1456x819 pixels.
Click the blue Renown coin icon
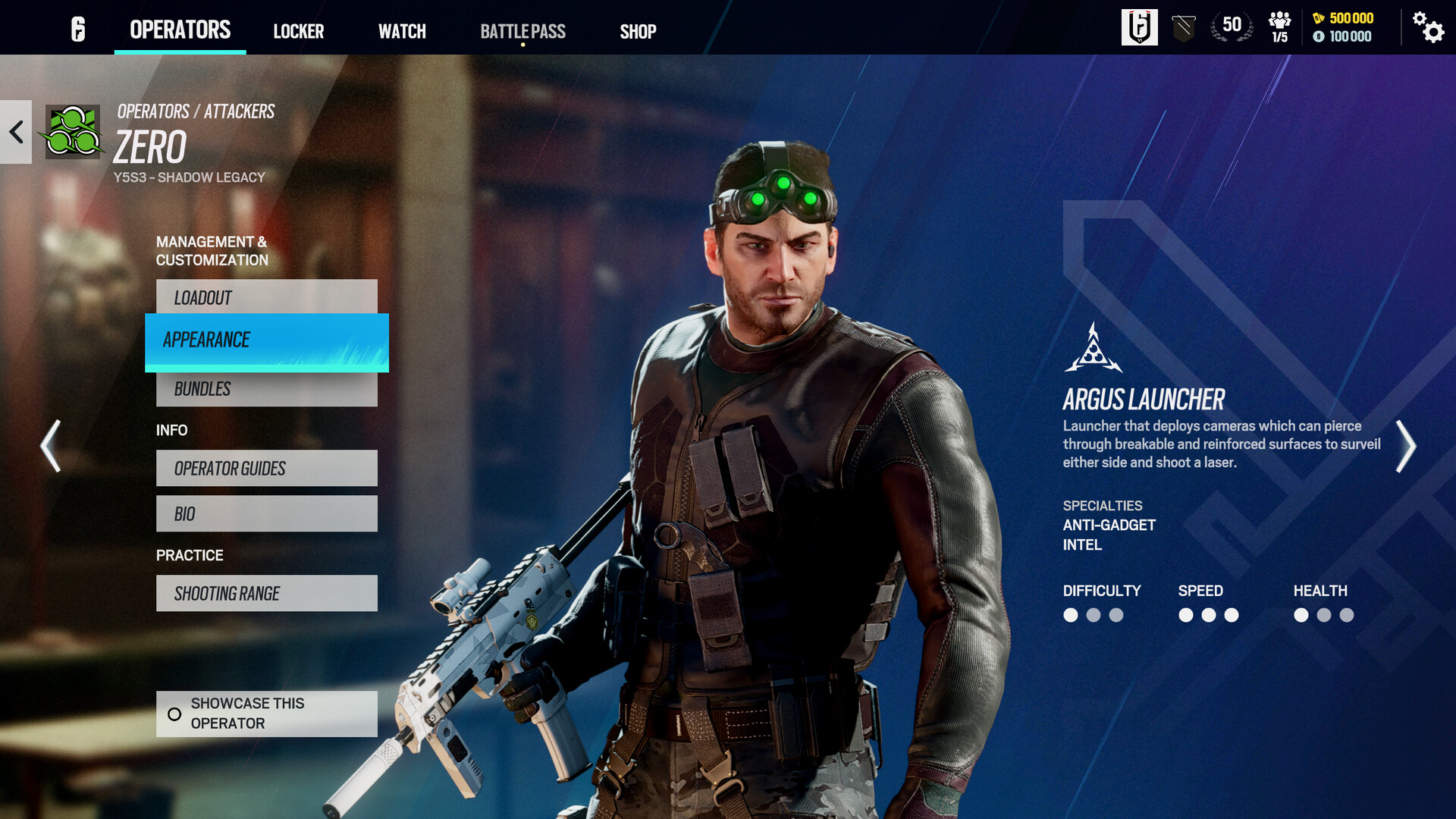click(1318, 38)
